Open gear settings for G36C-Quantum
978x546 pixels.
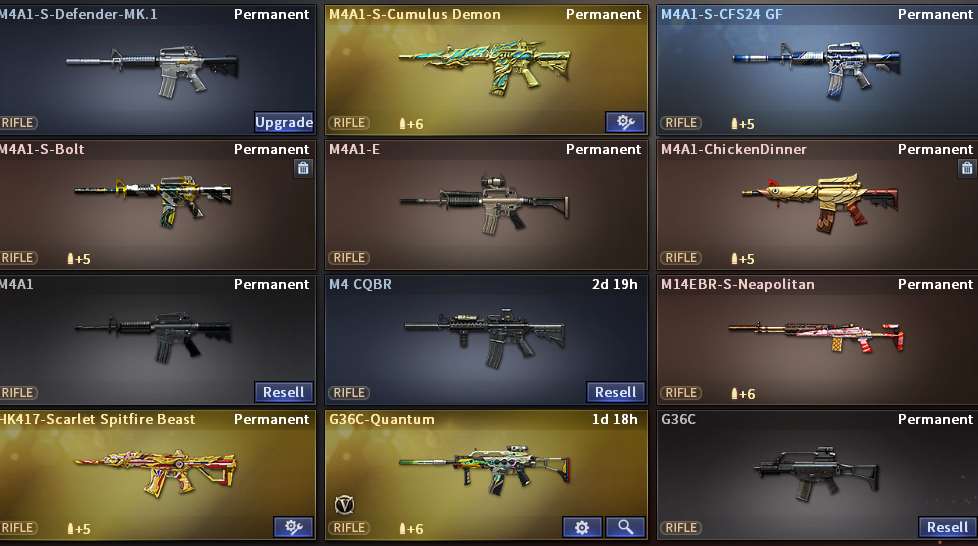point(582,527)
